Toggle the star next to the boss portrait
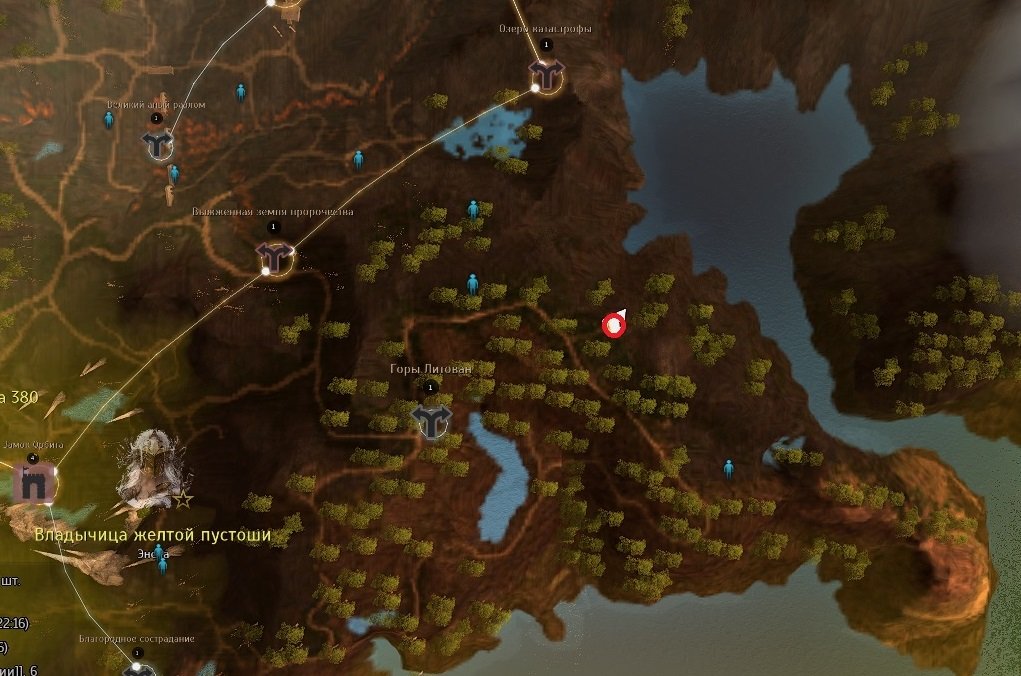Screen dimensions: 1021x676 click(x=184, y=498)
